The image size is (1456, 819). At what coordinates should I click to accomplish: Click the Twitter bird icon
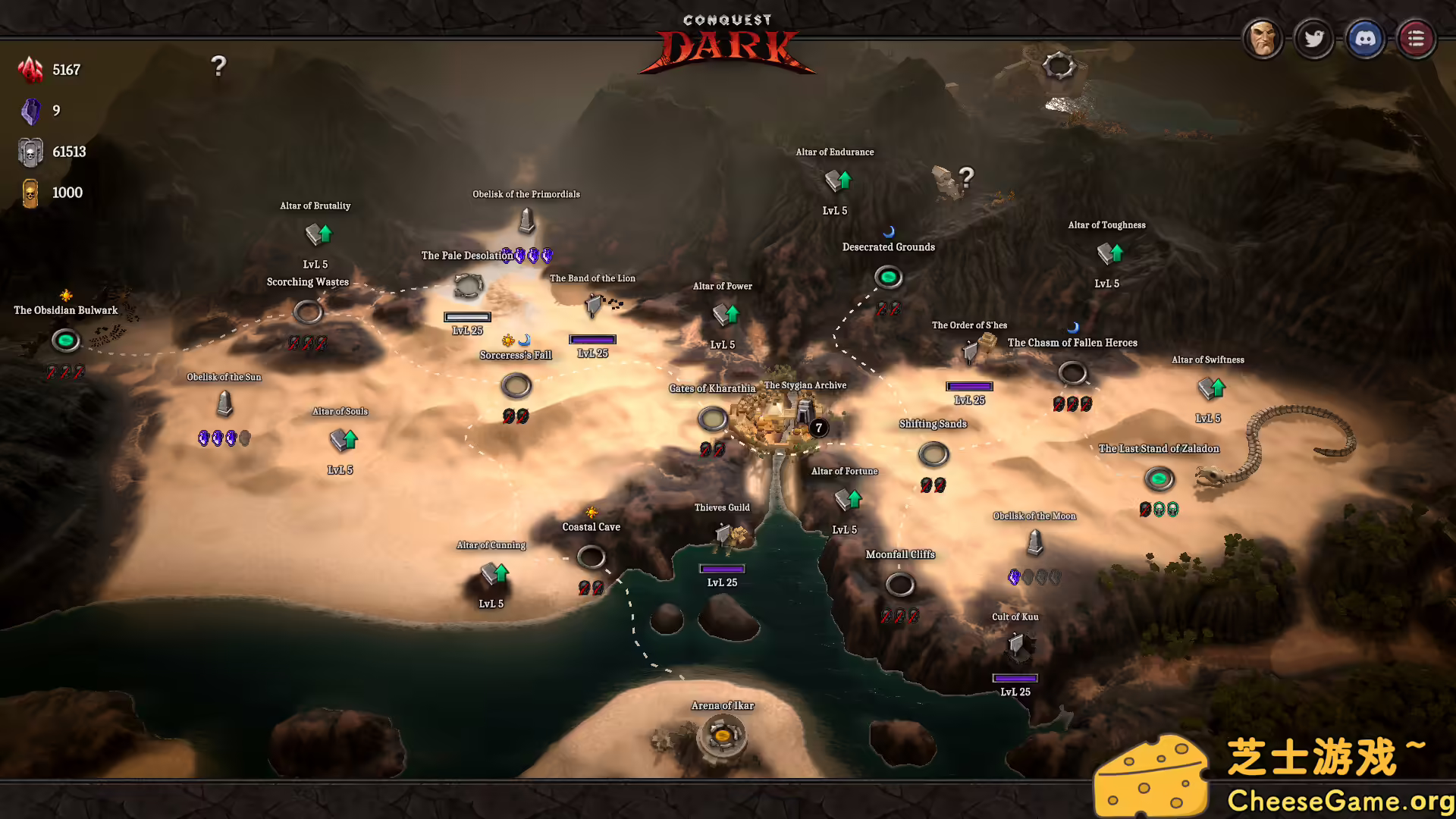(x=1315, y=38)
